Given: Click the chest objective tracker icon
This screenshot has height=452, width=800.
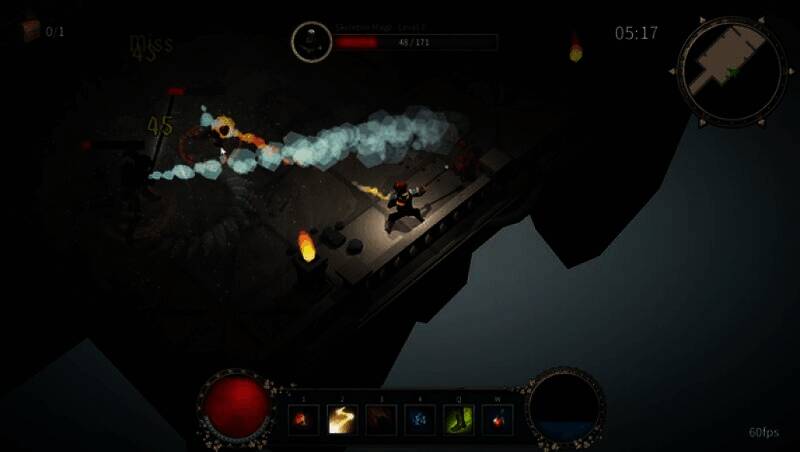Looking at the screenshot, I should (30, 30).
